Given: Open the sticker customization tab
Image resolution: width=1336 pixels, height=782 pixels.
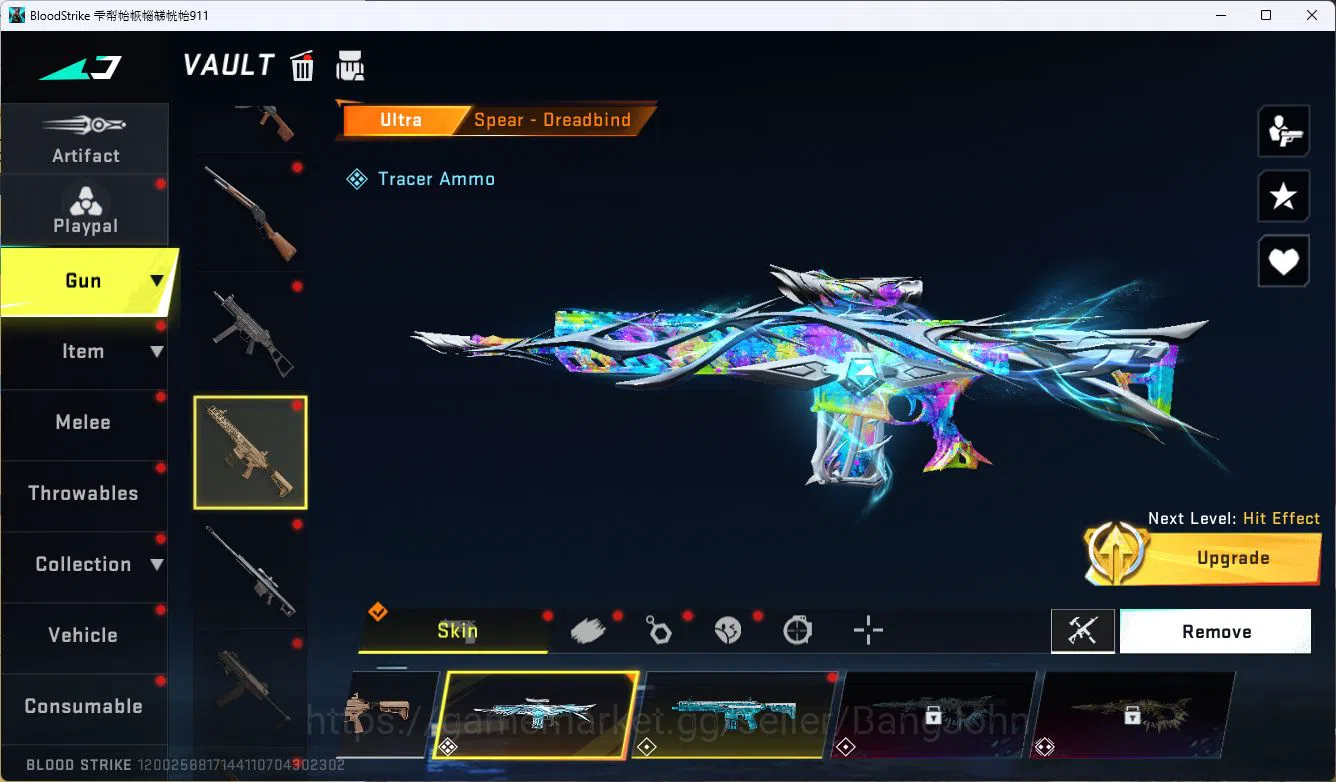Looking at the screenshot, I should click(x=728, y=629).
